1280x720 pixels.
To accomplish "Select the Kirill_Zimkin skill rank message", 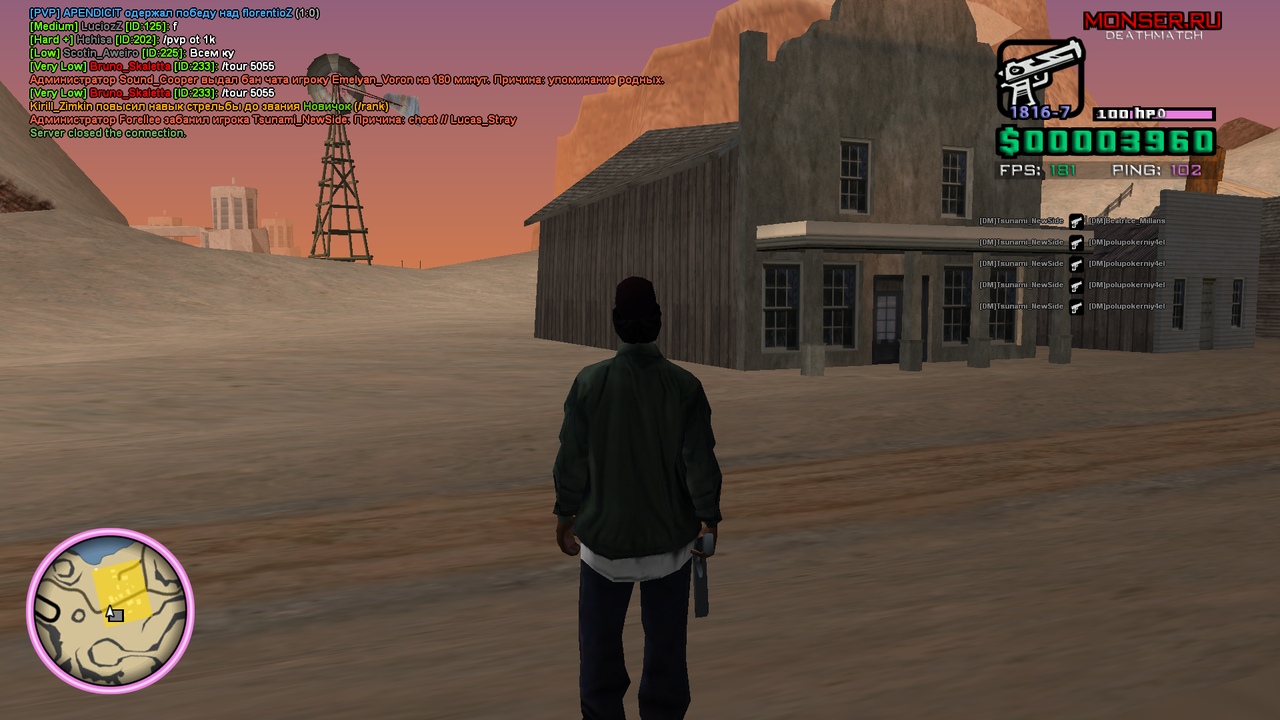I will click(208, 106).
